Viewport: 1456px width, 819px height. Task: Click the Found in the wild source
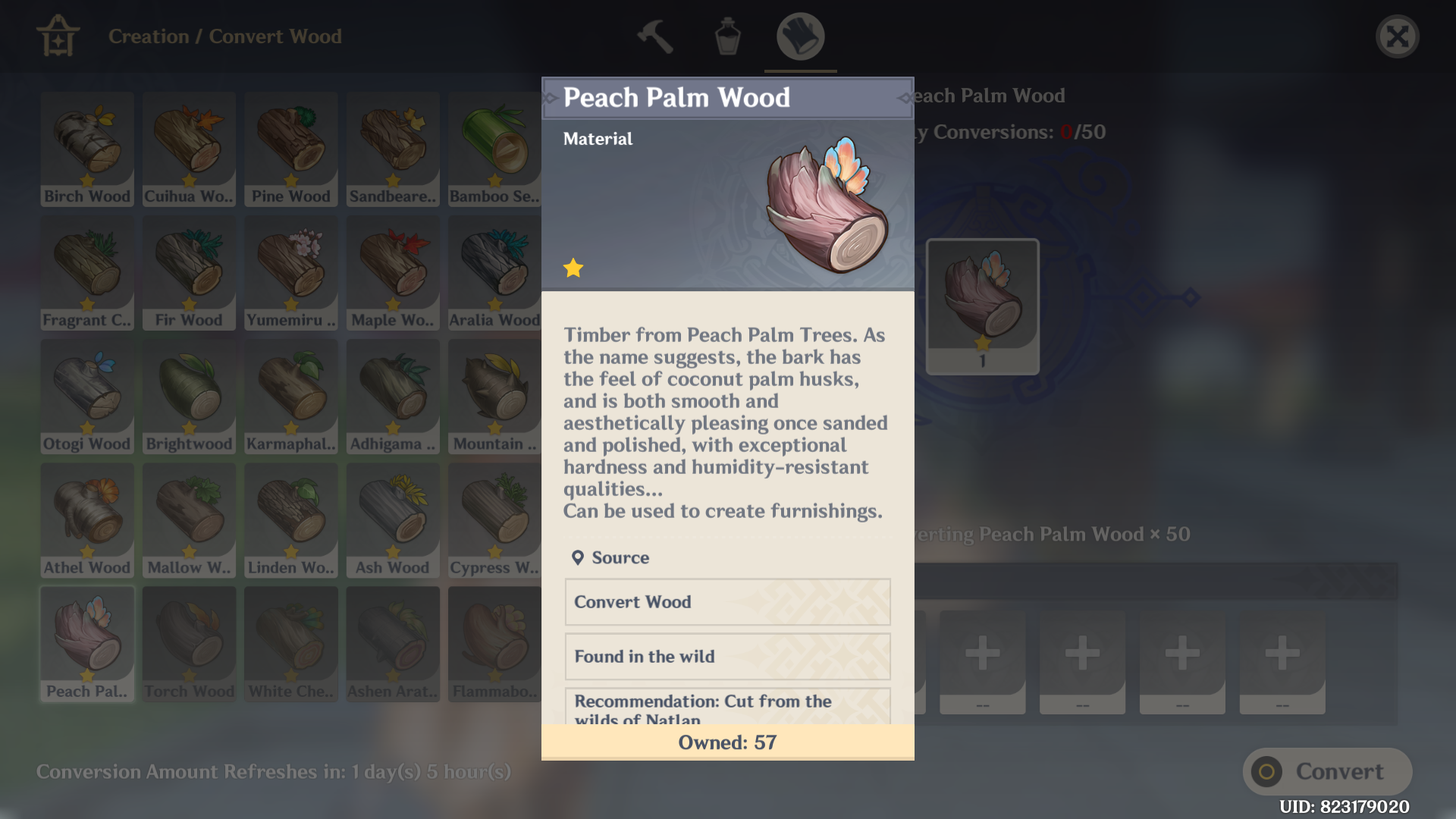[x=726, y=657]
